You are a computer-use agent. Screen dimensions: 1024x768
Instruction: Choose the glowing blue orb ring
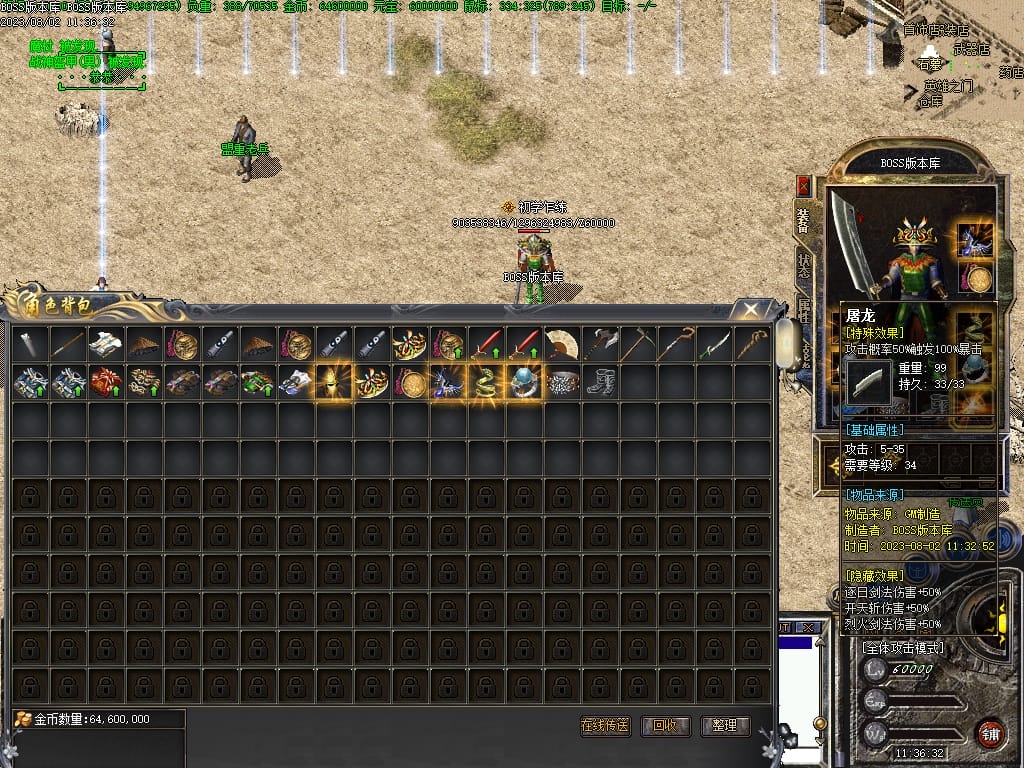point(524,382)
